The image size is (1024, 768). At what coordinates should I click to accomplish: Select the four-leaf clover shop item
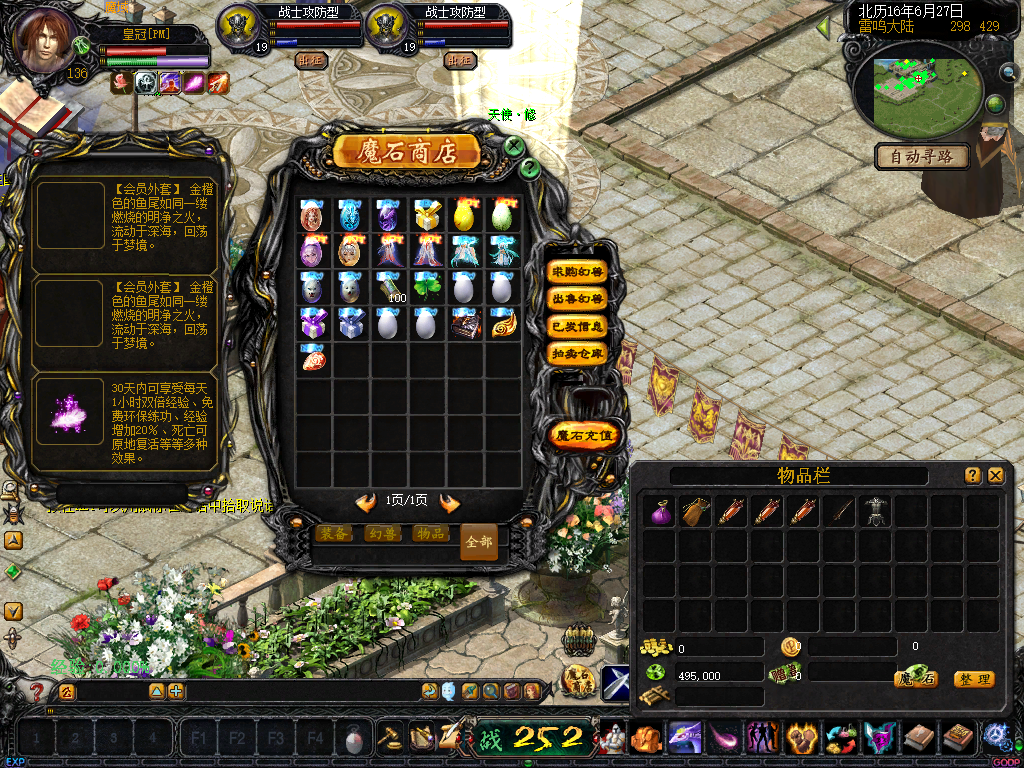coord(427,287)
